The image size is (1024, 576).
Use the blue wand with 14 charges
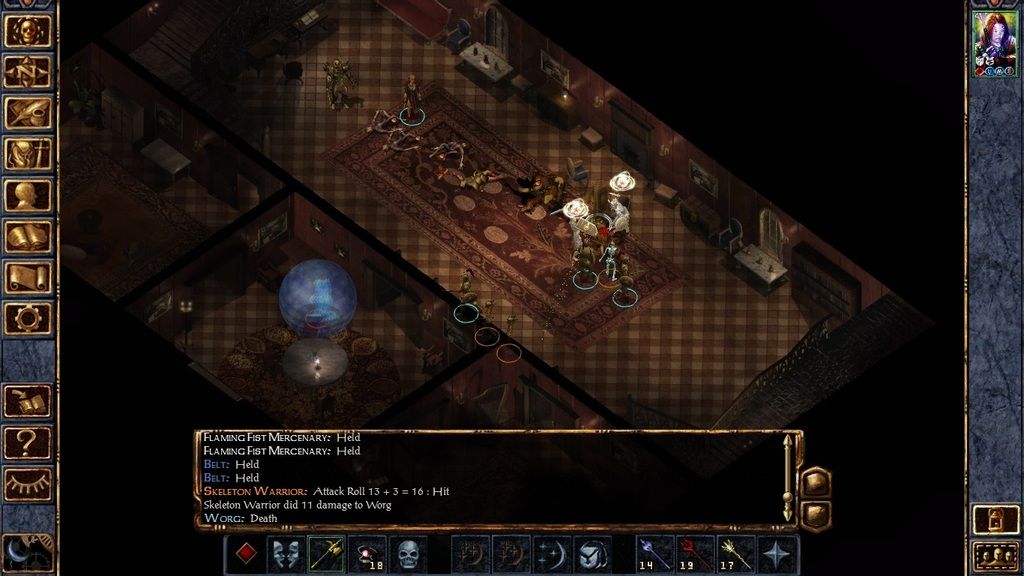pos(654,554)
